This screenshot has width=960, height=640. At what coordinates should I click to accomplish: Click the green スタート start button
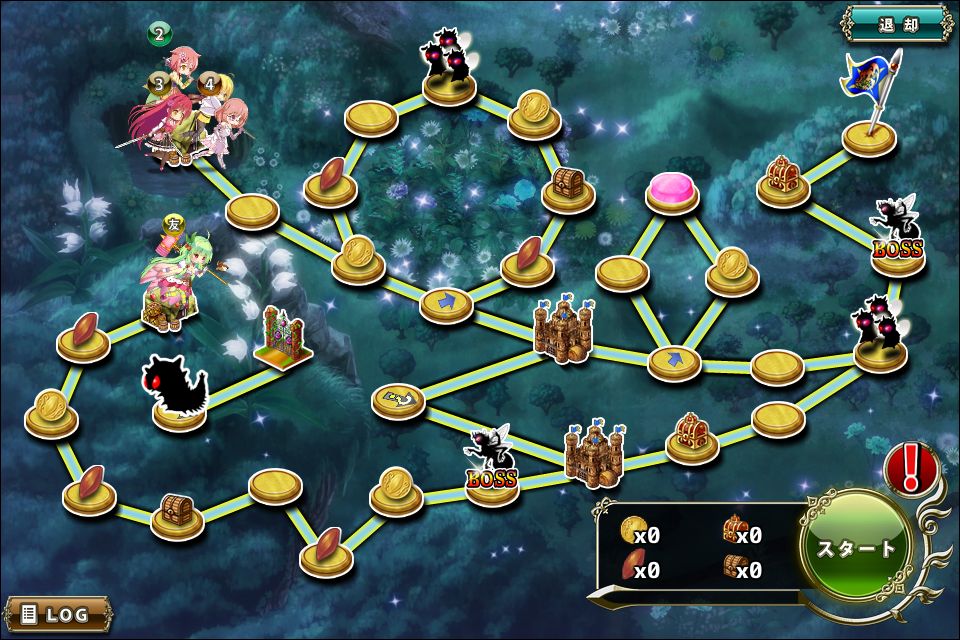click(x=857, y=547)
